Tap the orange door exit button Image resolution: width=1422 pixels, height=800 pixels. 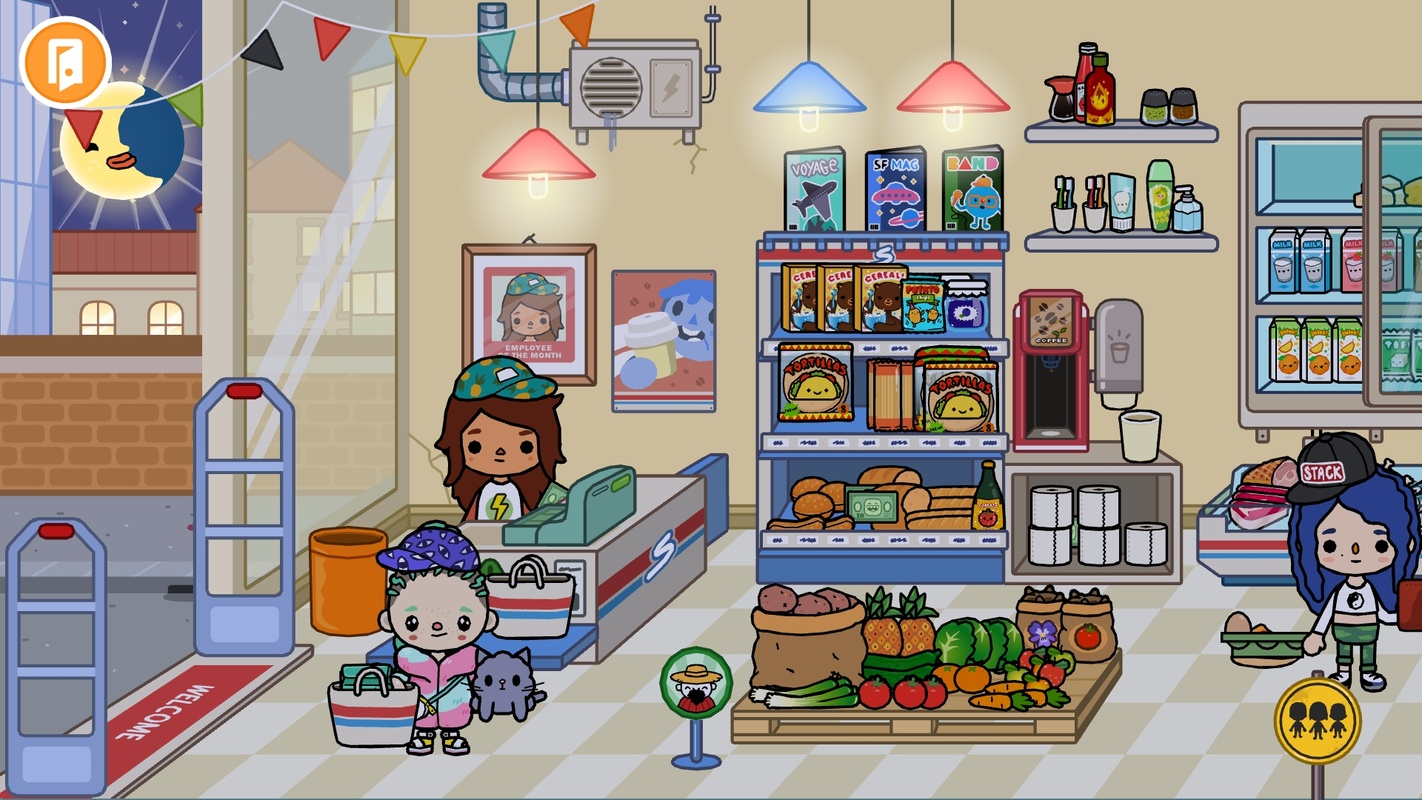point(64,61)
